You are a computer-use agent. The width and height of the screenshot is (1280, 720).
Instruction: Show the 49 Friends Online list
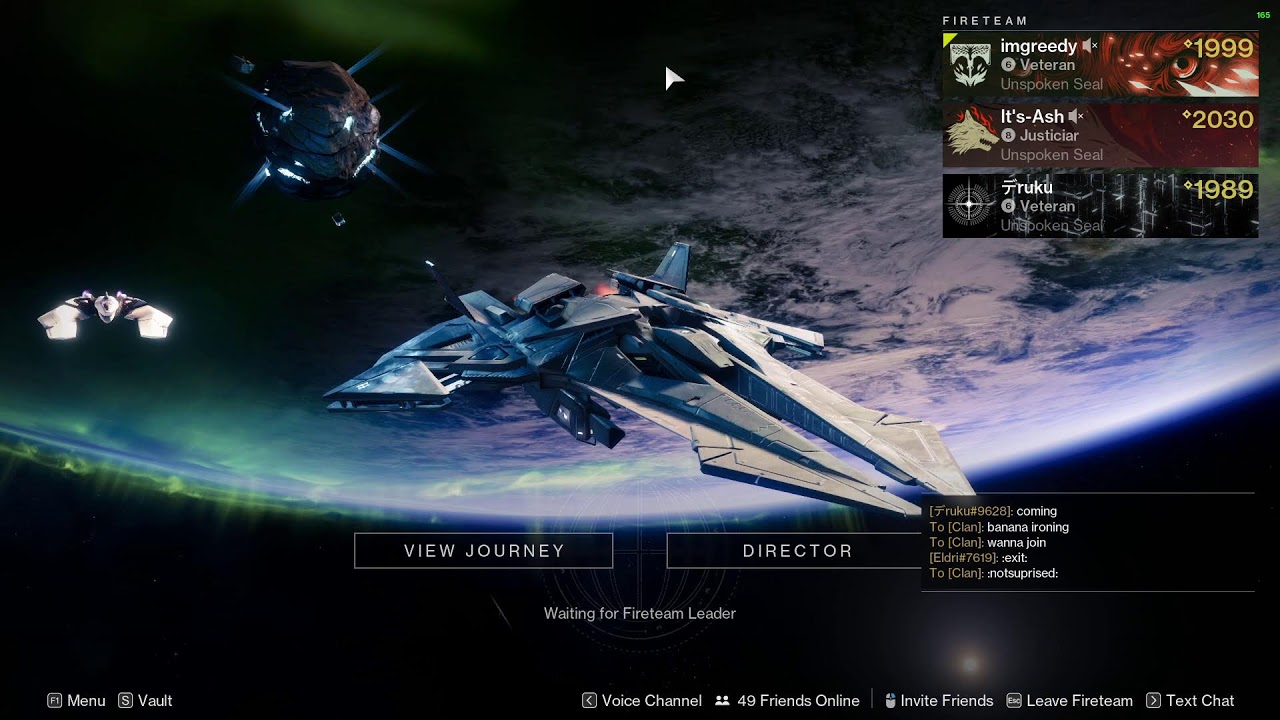(x=788, y=701)
